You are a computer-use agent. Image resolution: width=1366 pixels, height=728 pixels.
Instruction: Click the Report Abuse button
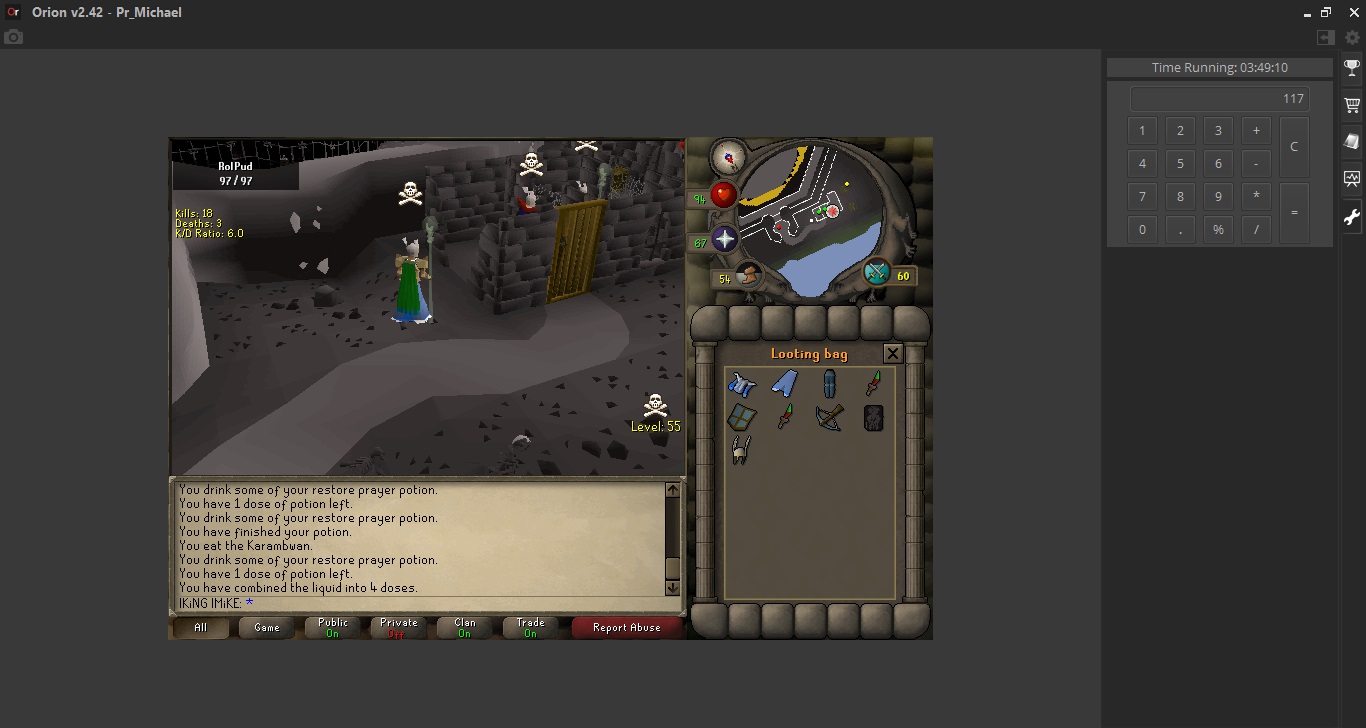[626, 628]
